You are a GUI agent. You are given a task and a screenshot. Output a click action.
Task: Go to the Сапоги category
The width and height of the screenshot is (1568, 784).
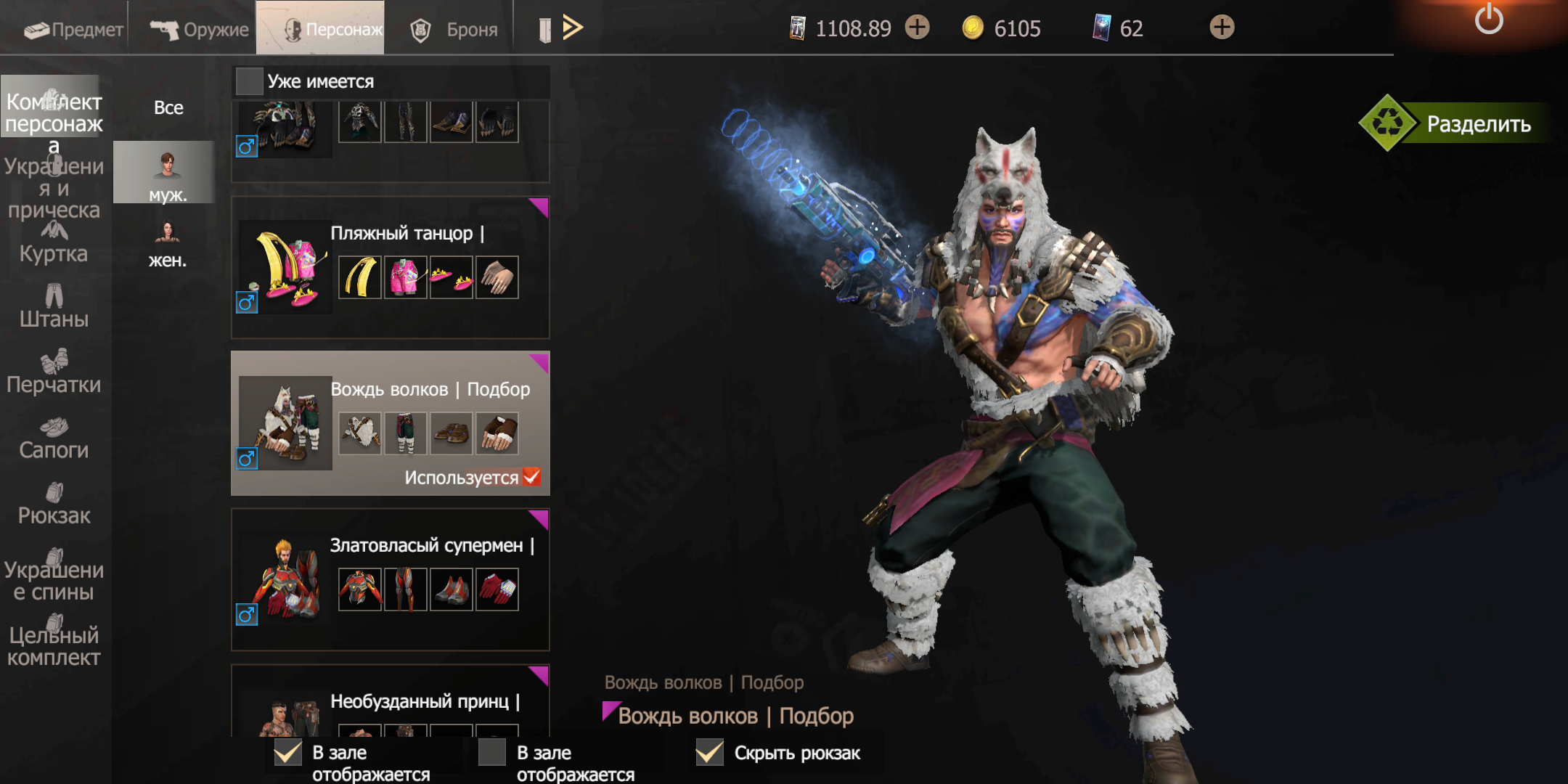[54, 438]
